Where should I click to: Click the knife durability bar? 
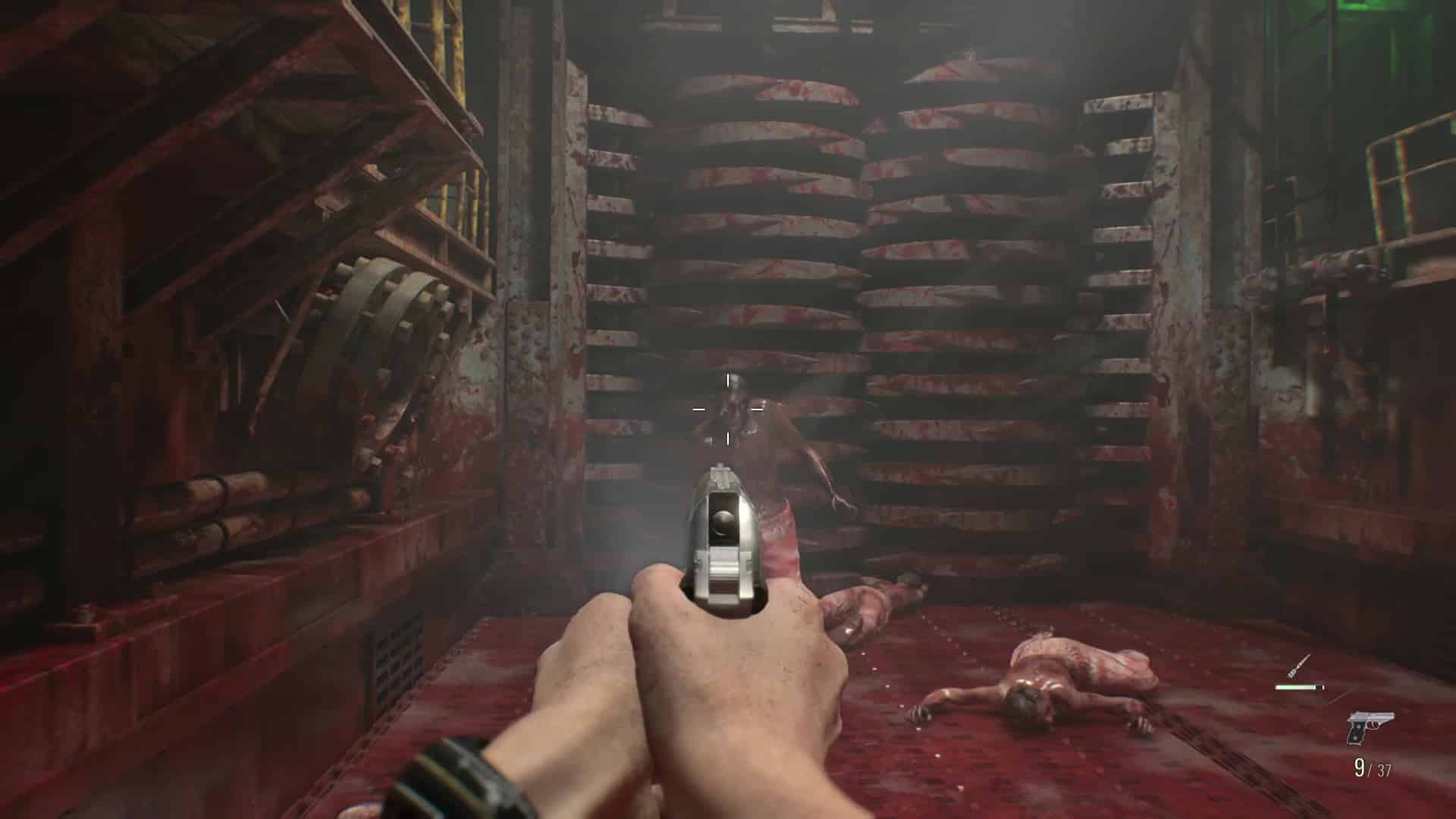coord(1299,687)
